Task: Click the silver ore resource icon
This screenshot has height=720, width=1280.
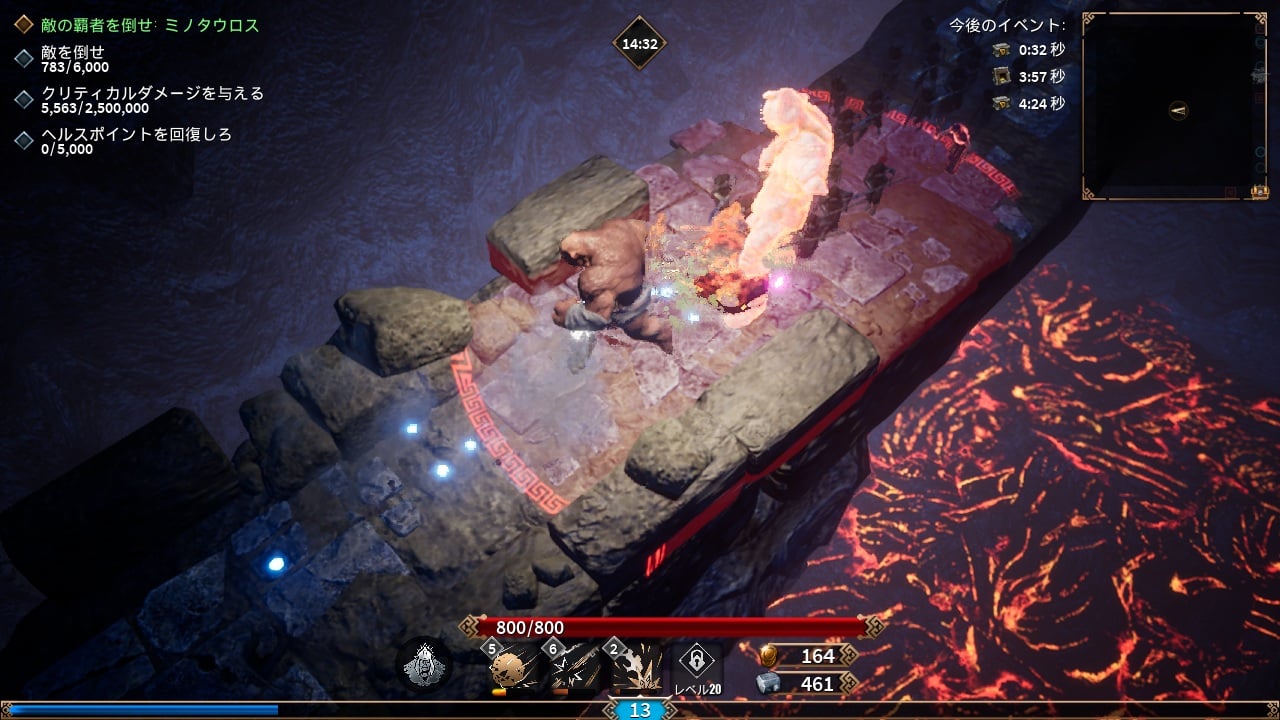Action: (770, 684)
